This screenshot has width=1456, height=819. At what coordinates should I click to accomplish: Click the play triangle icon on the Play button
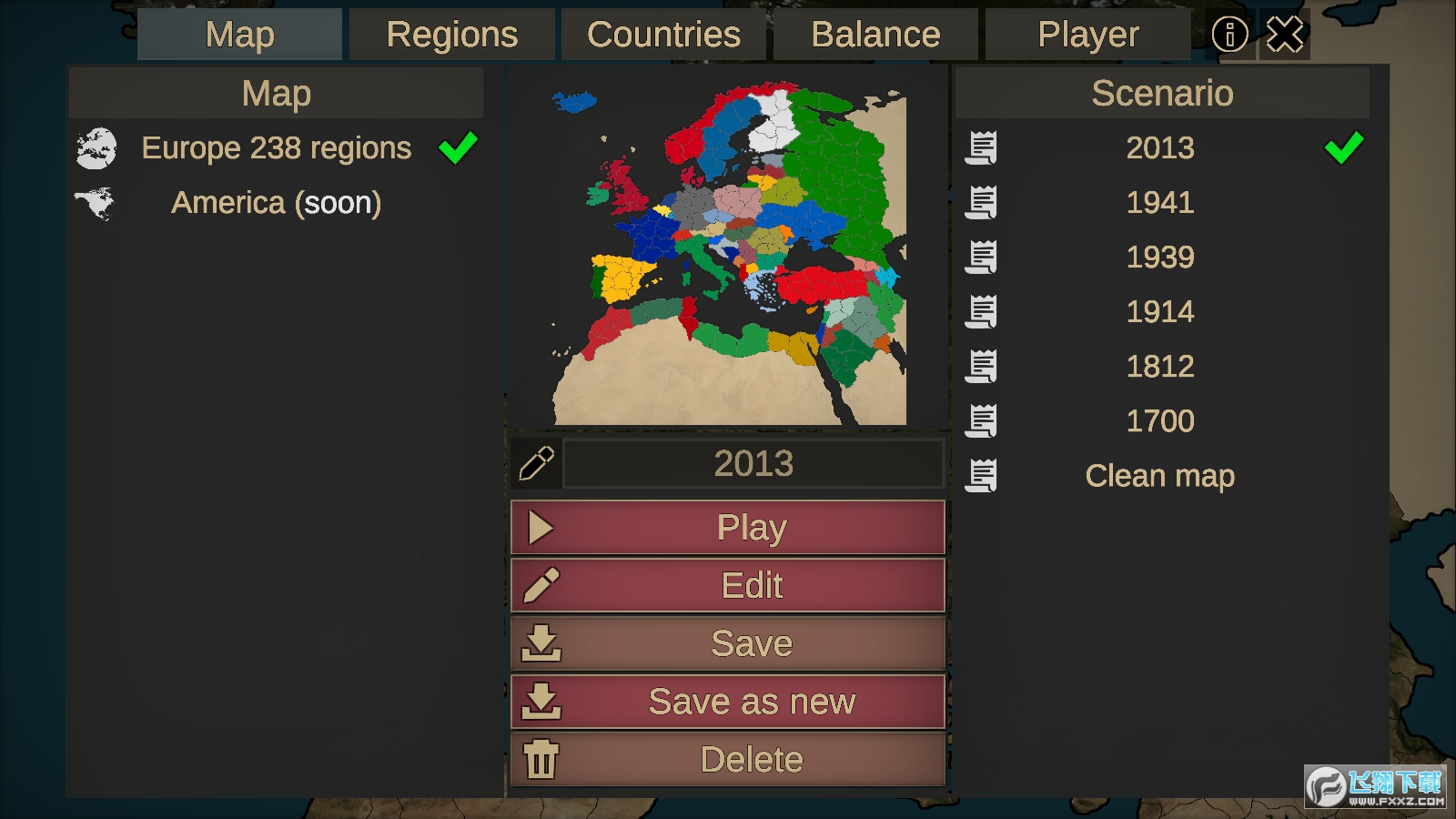pyautogui.click(x=539, y=527)
